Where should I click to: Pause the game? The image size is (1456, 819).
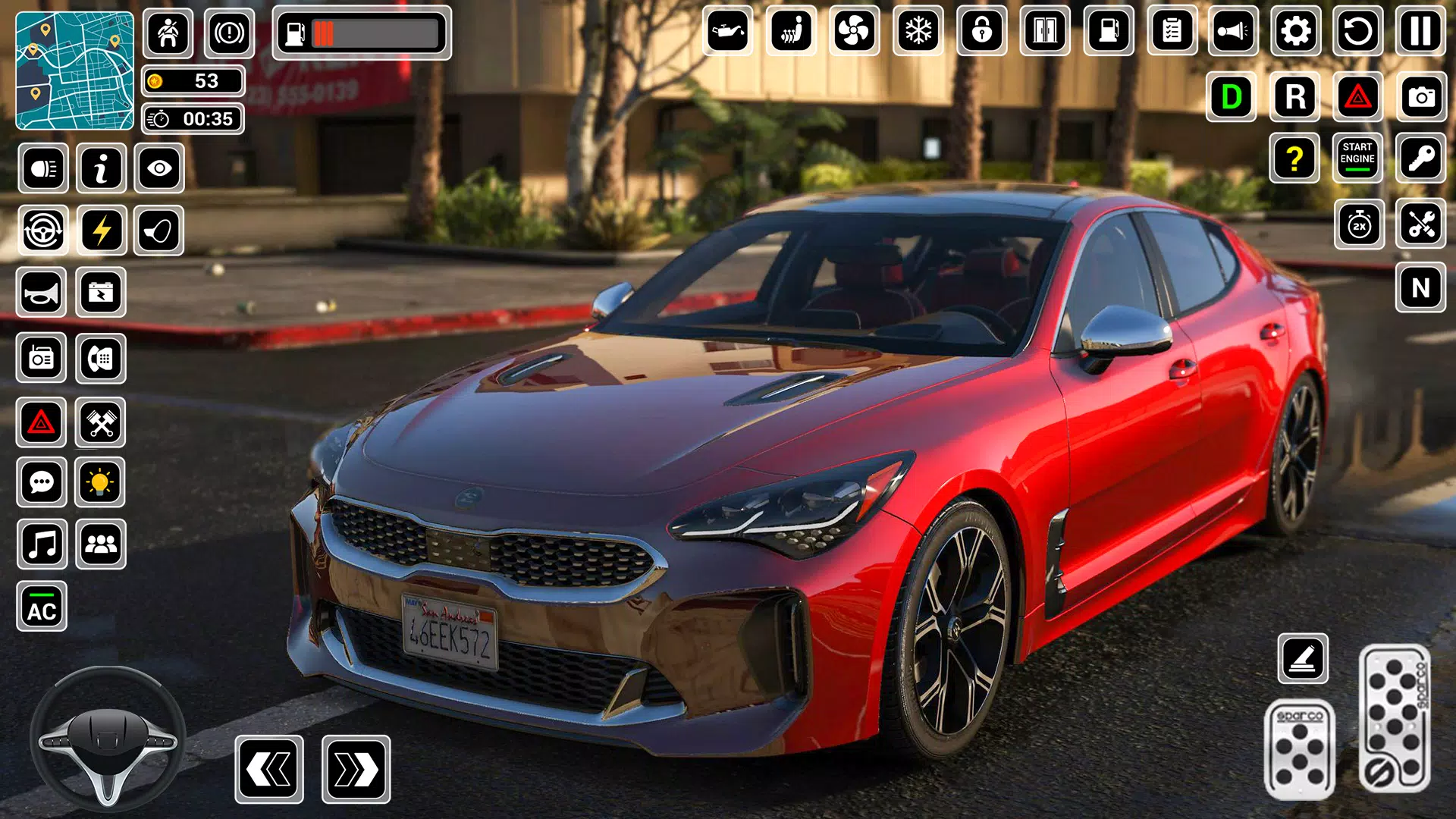(x=1420, y=31)
